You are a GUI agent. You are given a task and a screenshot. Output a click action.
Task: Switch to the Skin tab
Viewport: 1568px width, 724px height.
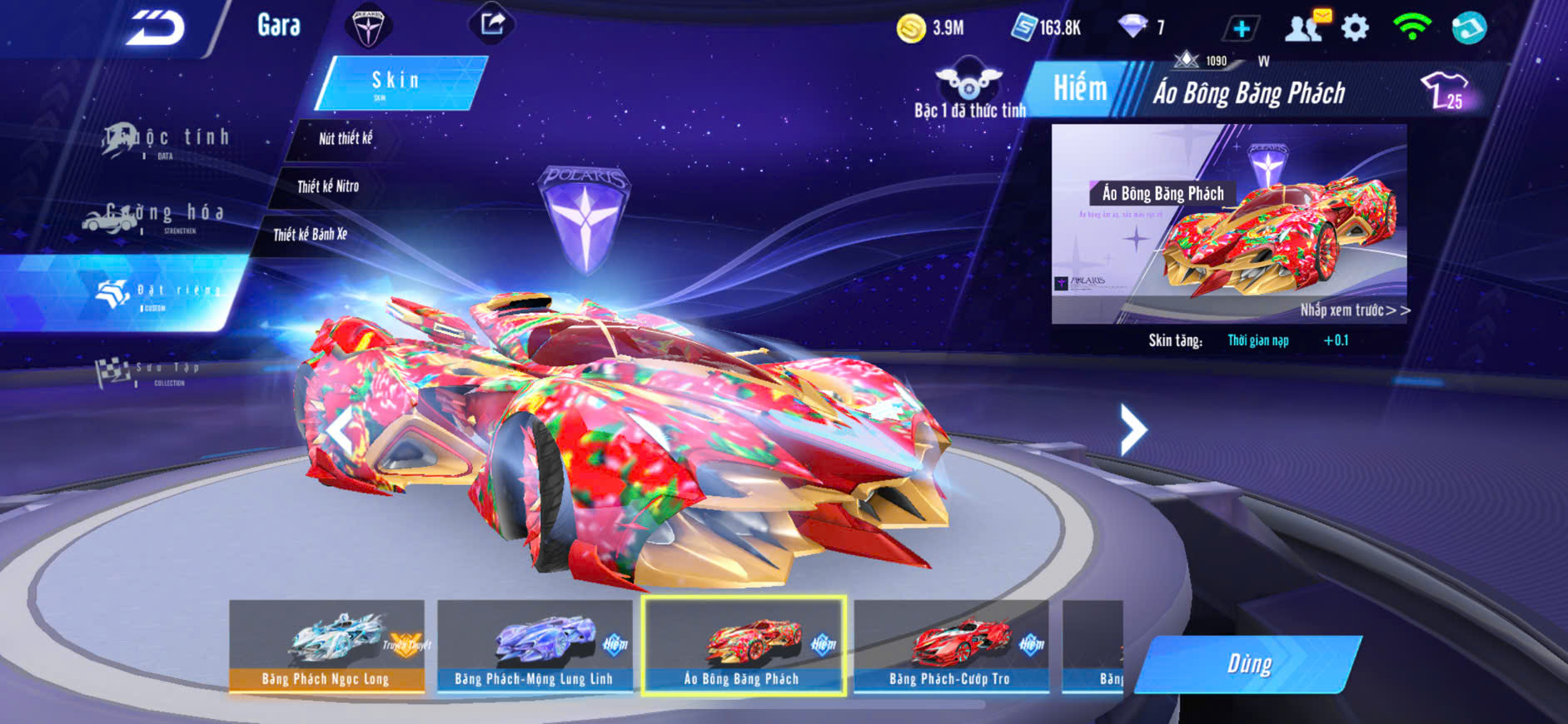coord(400,82)
